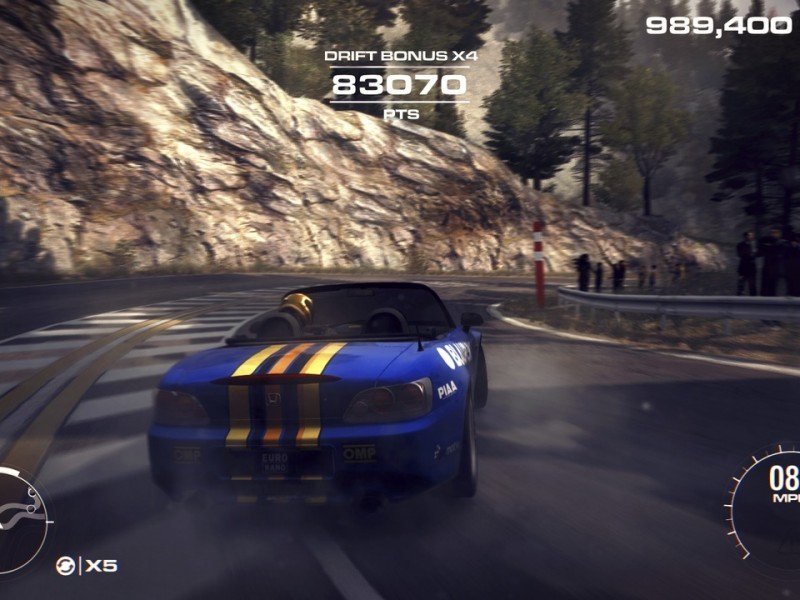Click the circular track minimap
The image size is (800, 600).
[x=19, y=522]
